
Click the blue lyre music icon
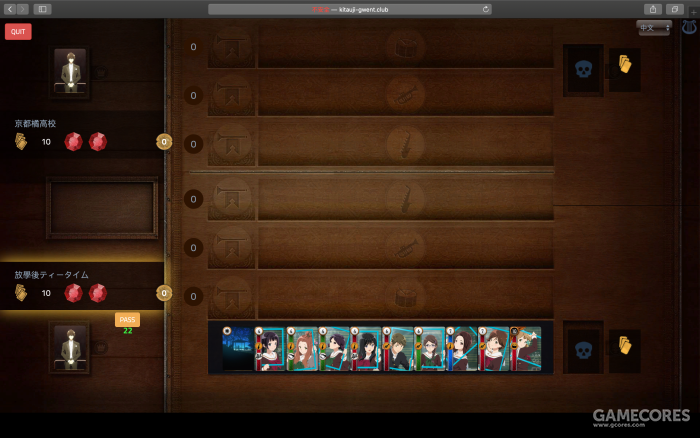pyautogui.click(x=688, y=28)
